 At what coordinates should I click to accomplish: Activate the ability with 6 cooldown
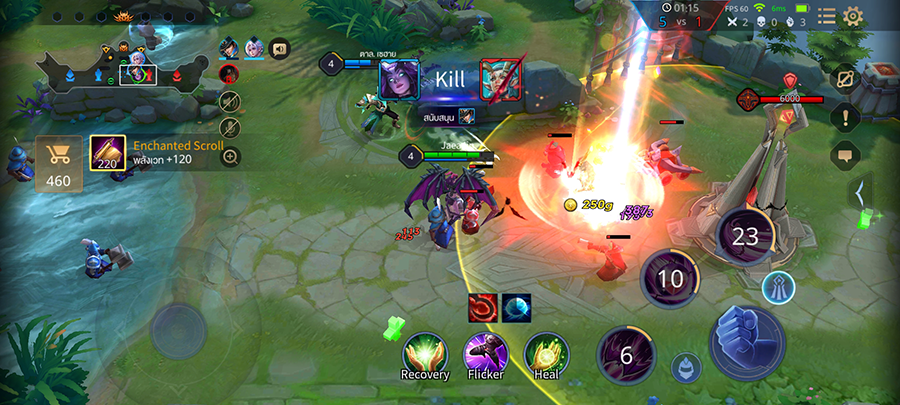coord(627,356)
